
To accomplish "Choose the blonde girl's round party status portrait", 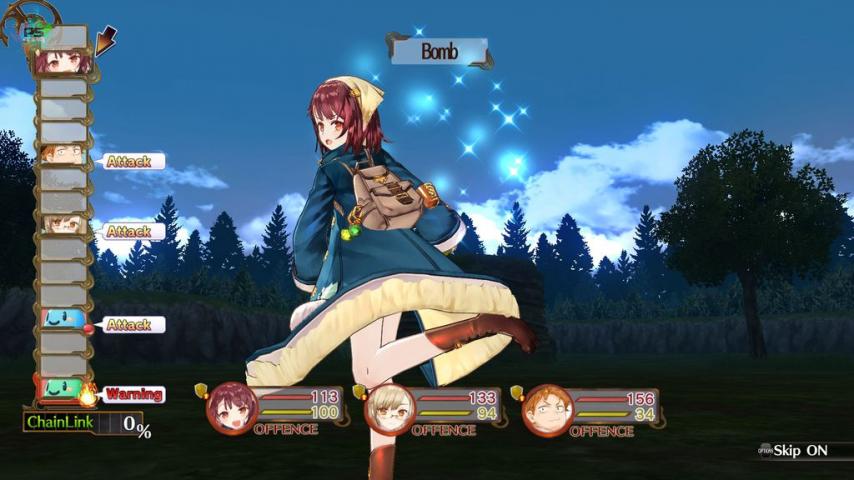I will (389, 406).
